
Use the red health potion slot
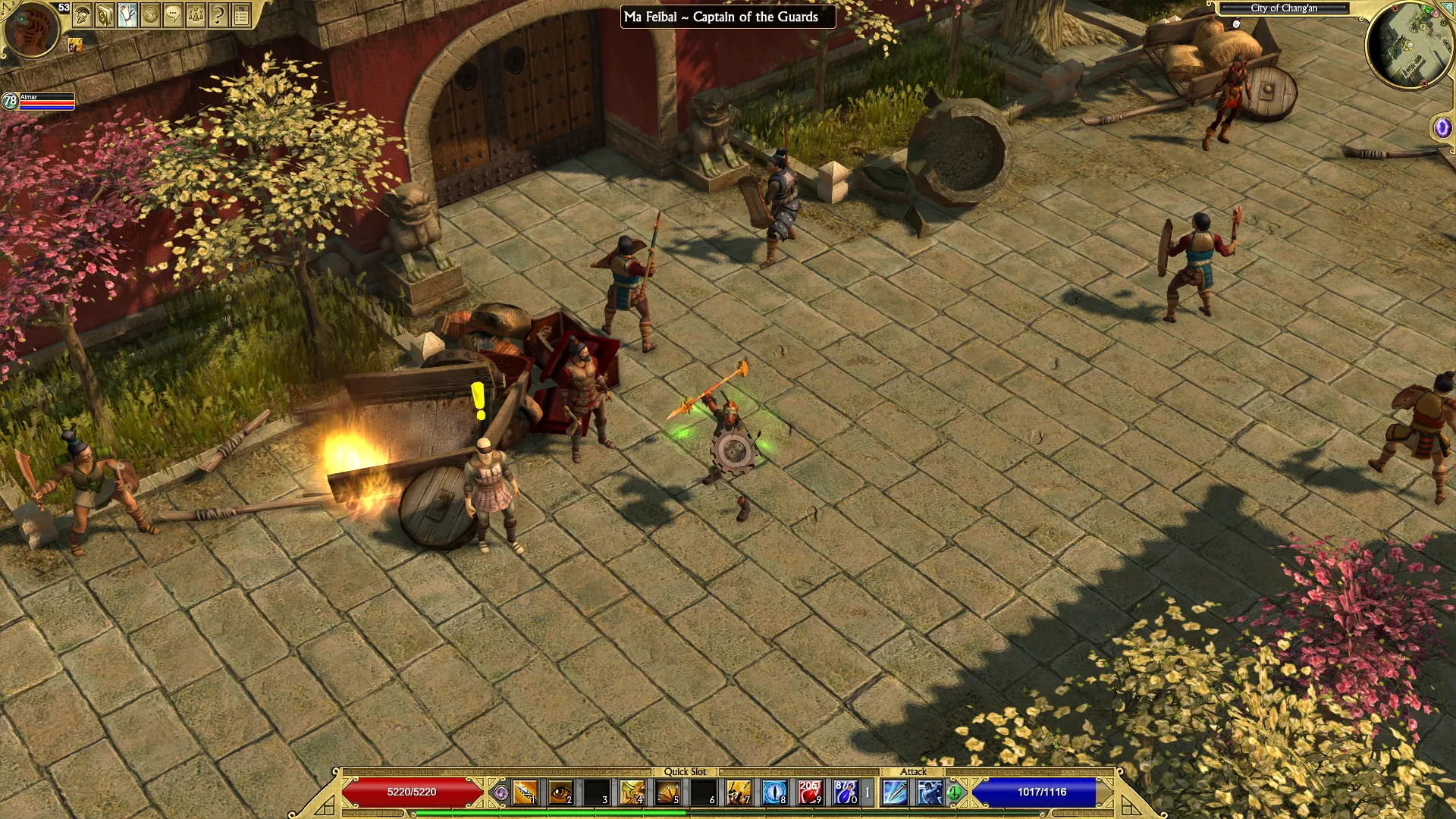click(809, 792)
